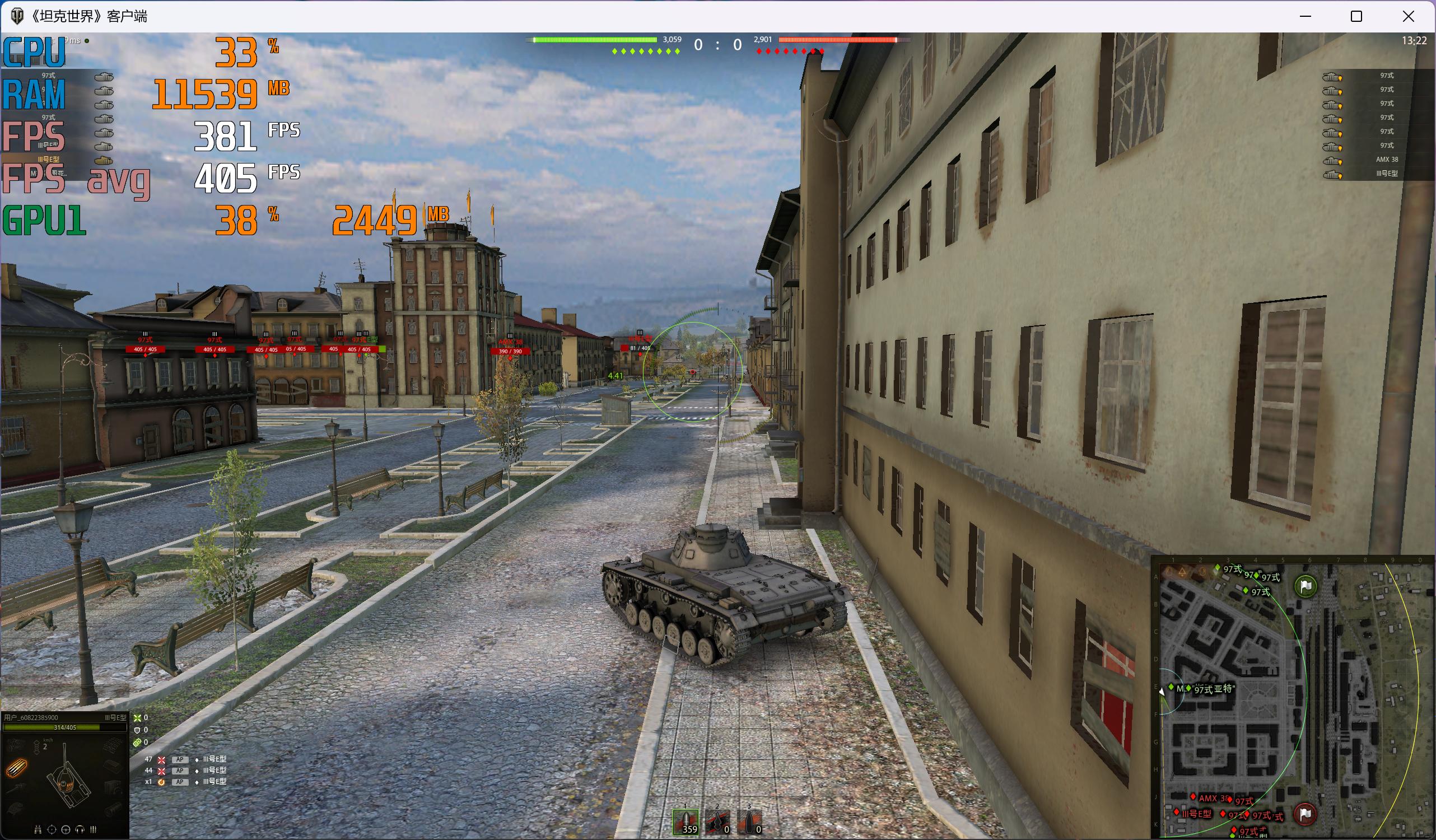Click the green allied base flag on minimap
Image resolution: width=1436 pixels, height=840 pixels.
point(1305,585)
